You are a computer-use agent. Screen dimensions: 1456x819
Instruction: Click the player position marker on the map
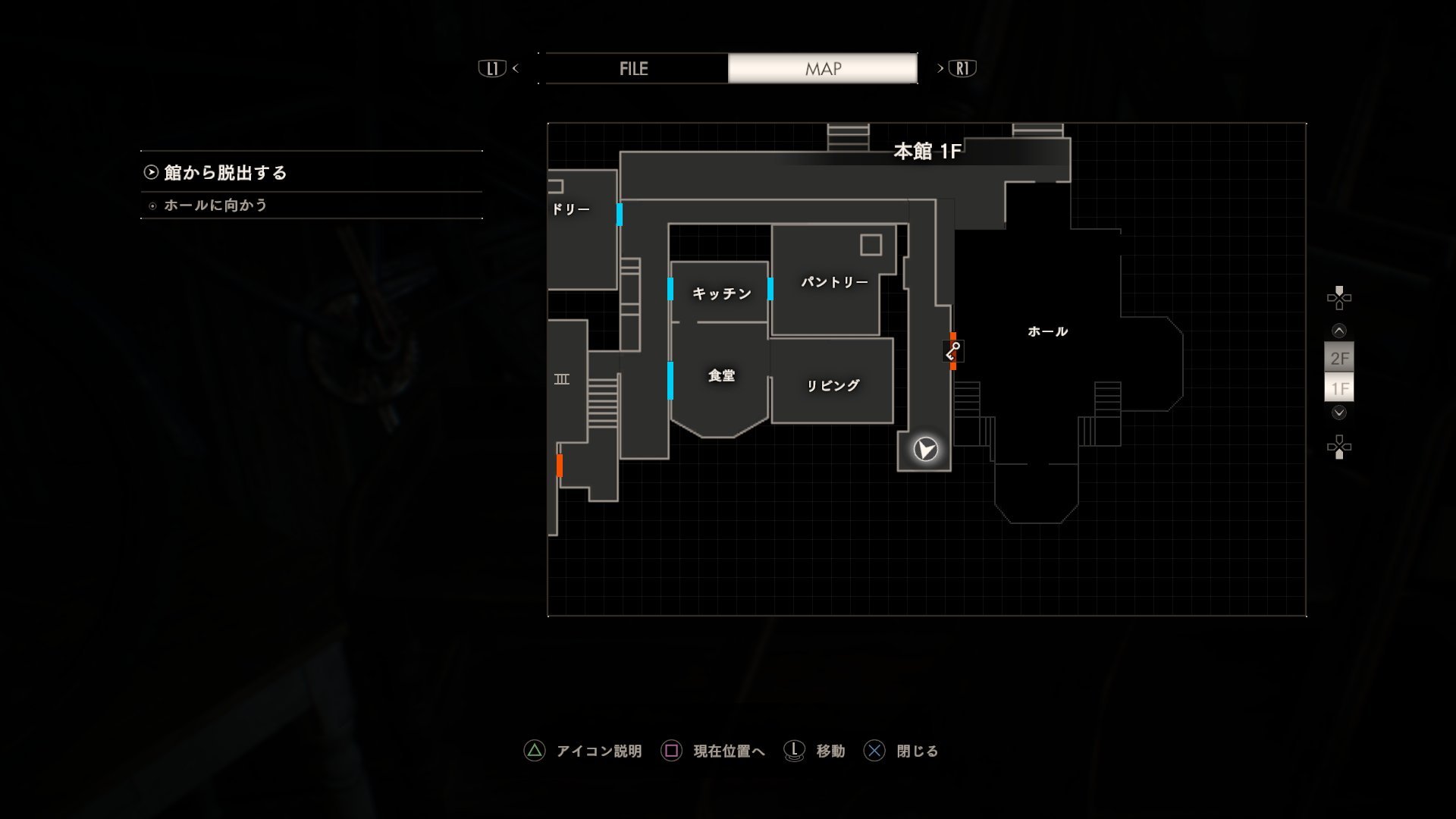925,450
